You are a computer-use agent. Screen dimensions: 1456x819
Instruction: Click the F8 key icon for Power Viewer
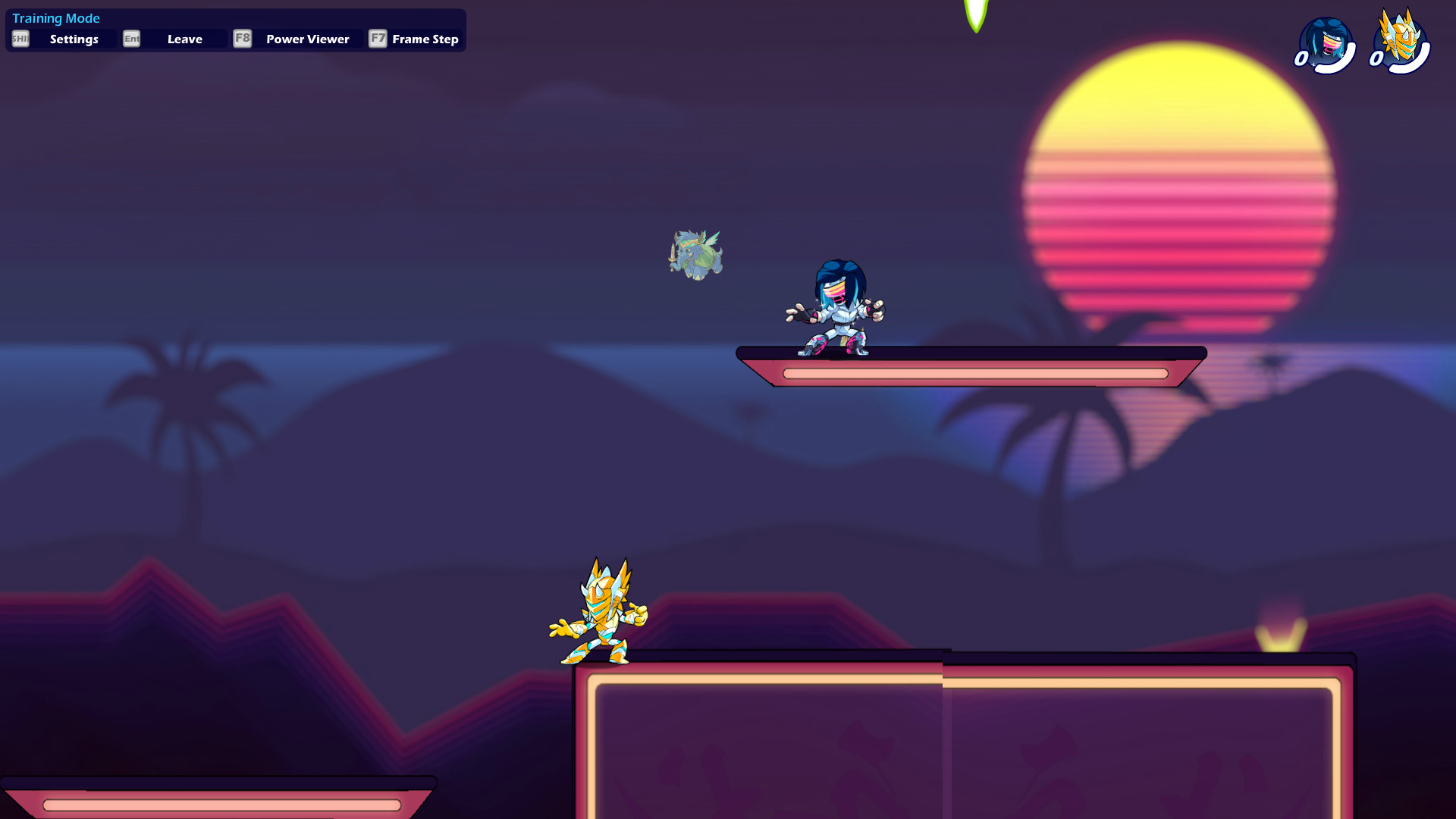point(242,39)
